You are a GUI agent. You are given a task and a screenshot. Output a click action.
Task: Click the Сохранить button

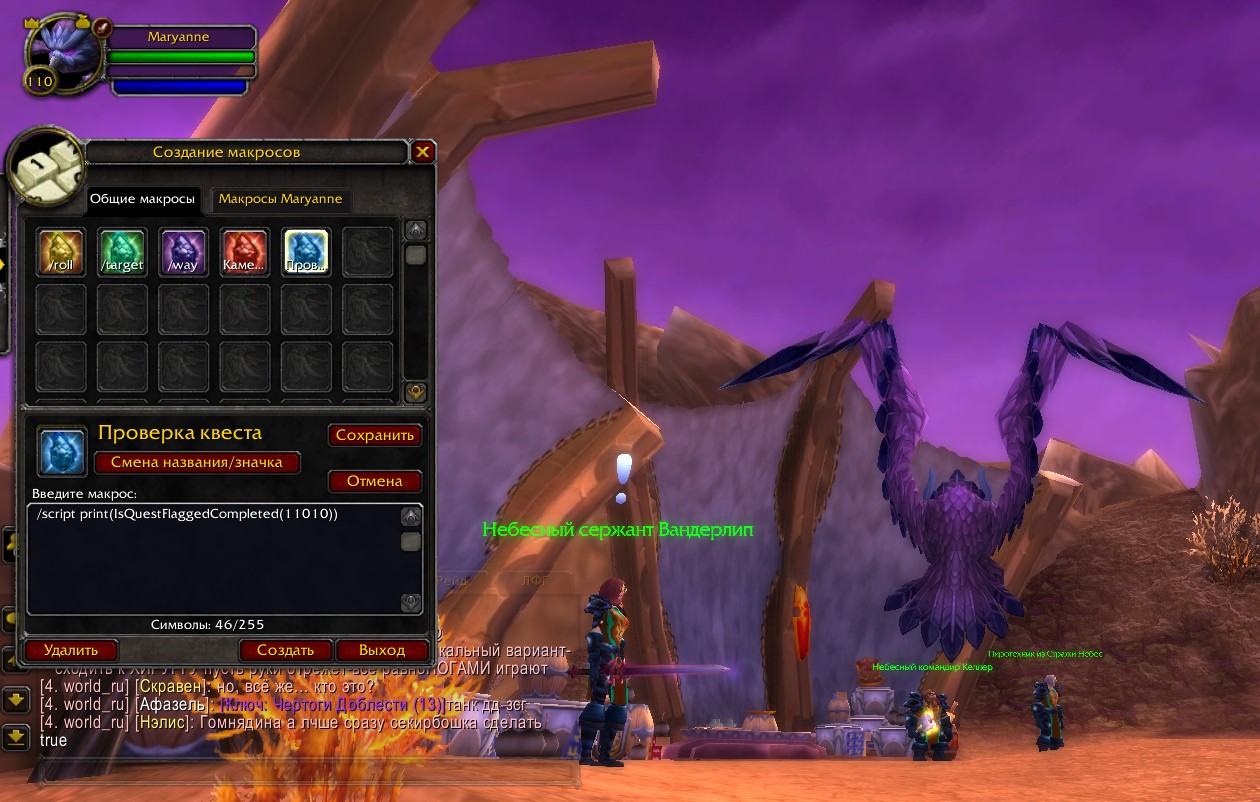click(375, 436)
